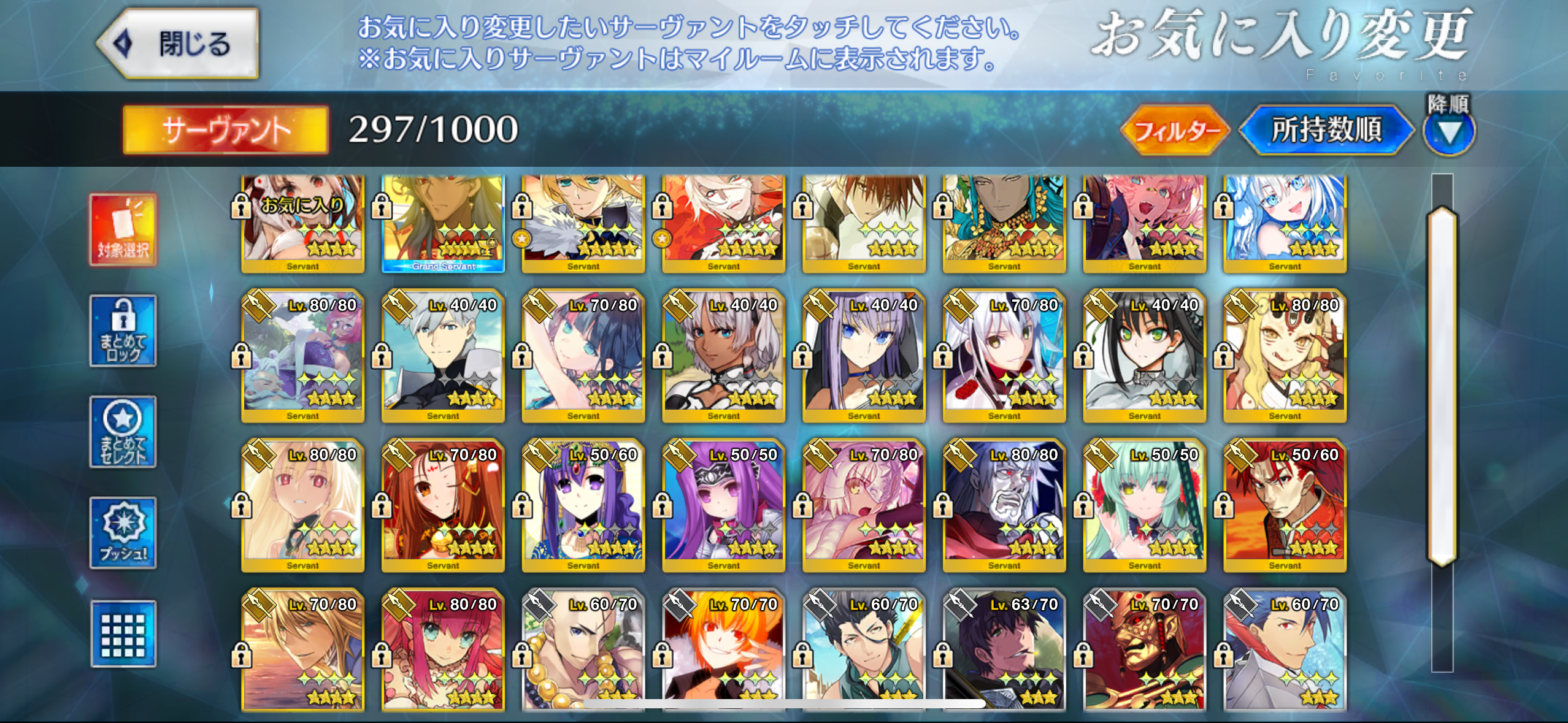
Task: Click the servant list scrollbar handle
Action: pos(1442,386)
